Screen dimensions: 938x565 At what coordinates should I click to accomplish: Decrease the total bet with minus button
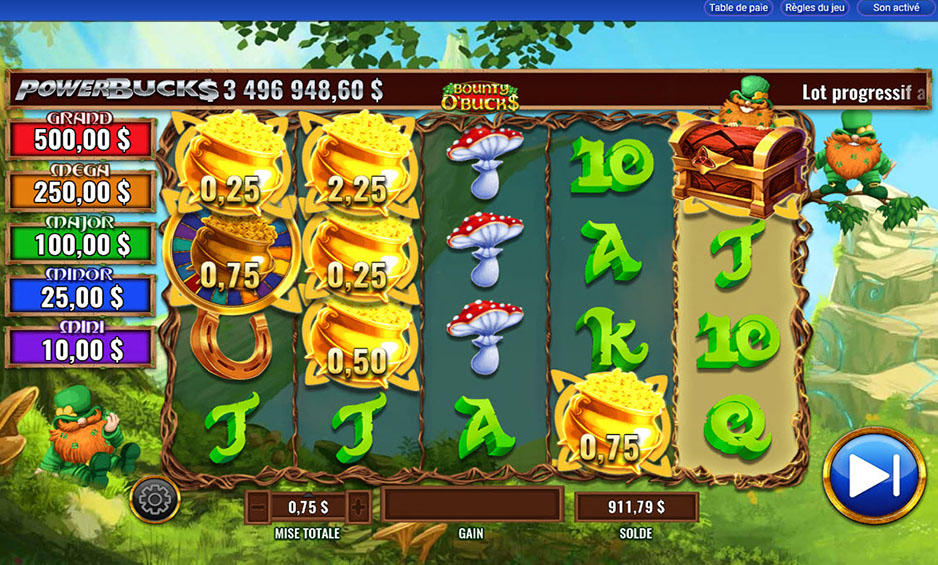pyautogui.click(x=259, y=506)
